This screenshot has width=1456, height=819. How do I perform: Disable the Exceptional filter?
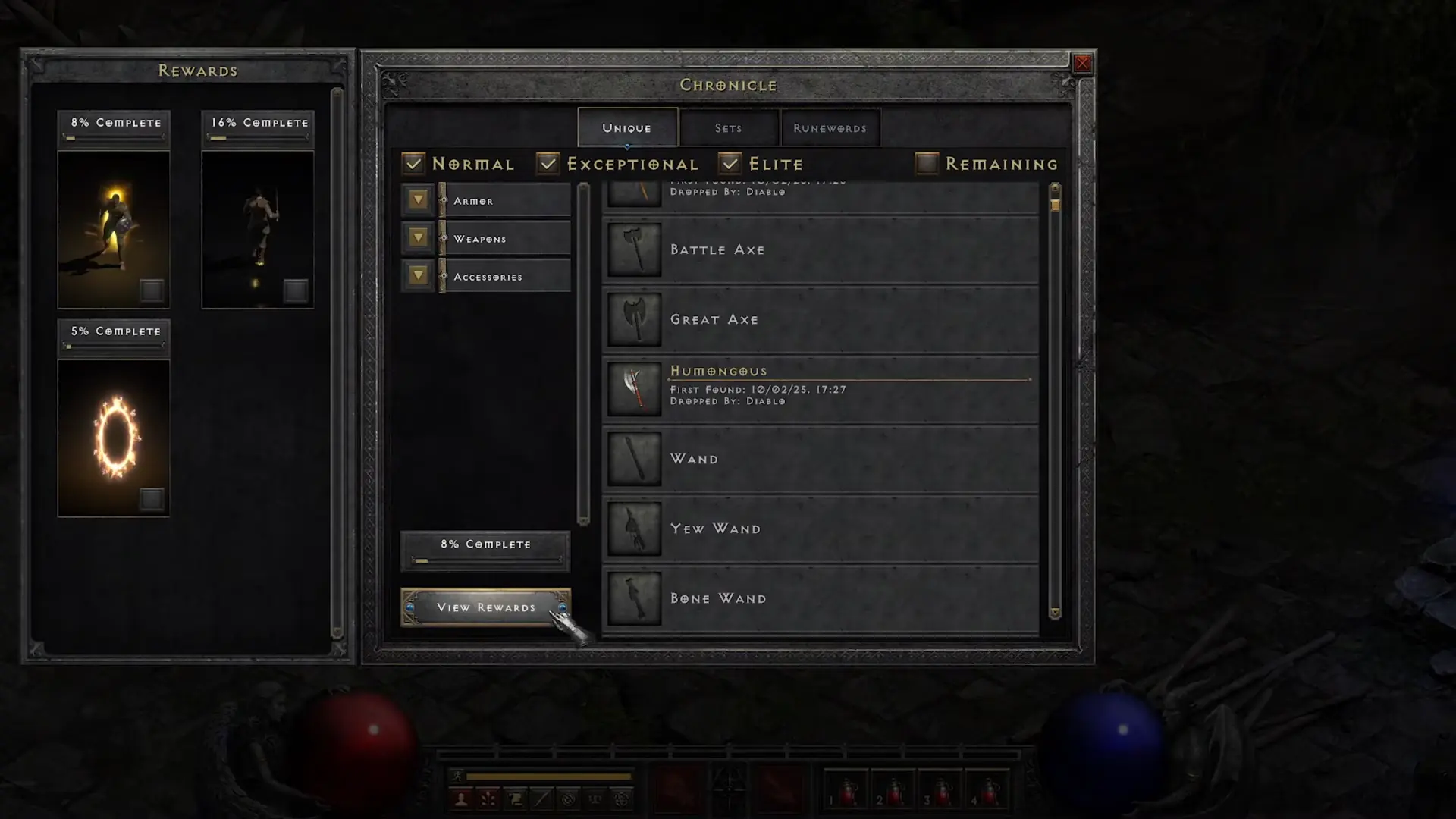548,162
